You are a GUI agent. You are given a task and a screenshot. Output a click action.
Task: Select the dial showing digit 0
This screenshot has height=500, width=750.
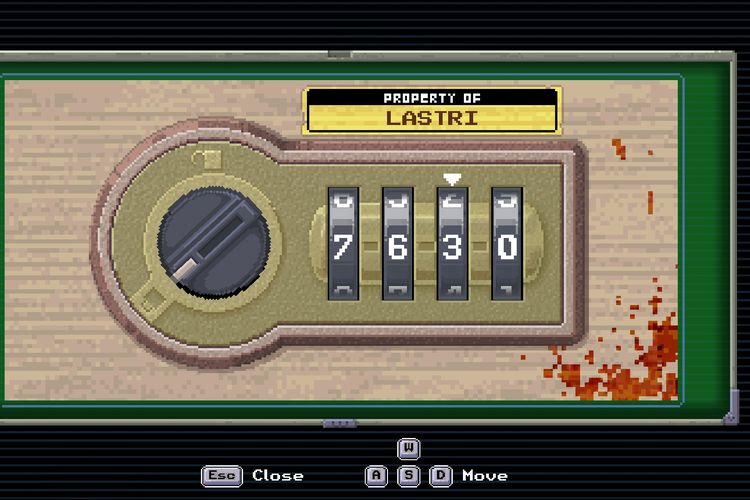pos(506,243)
